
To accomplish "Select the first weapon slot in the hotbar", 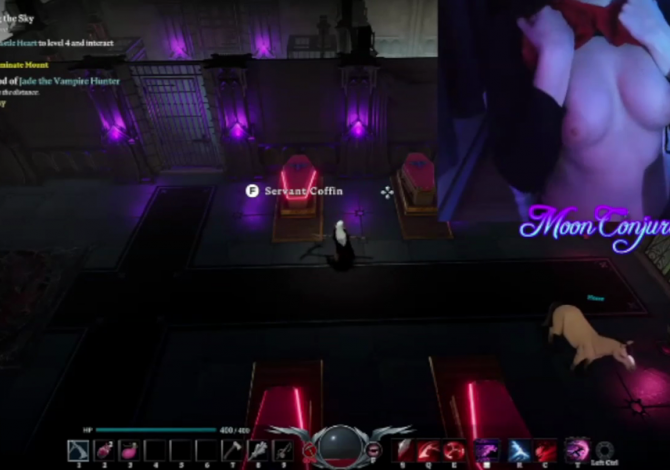I will coord(78,451).
